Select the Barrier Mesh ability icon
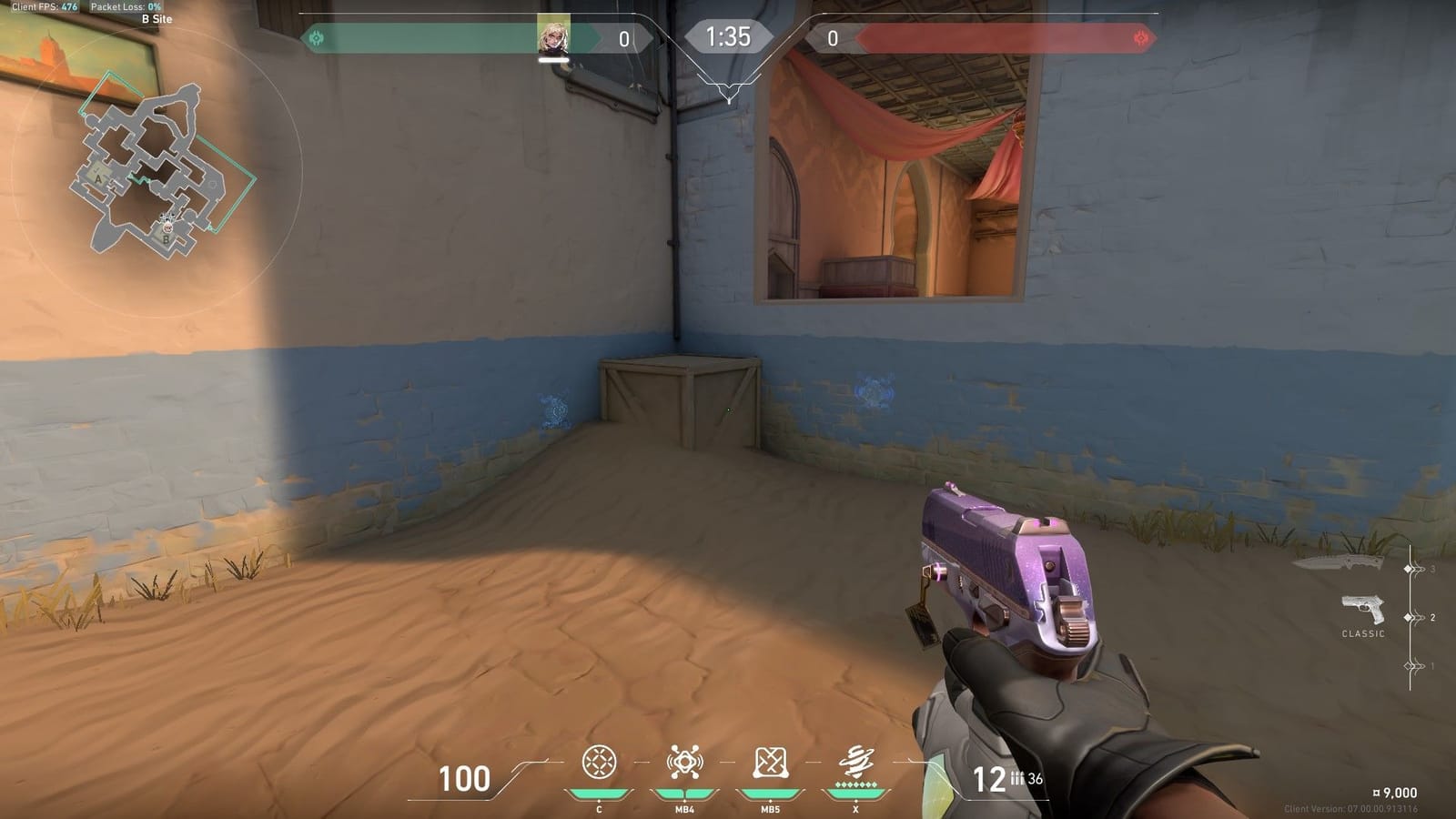This screenshot has height=819, width=1456. [x=769, y=763]
